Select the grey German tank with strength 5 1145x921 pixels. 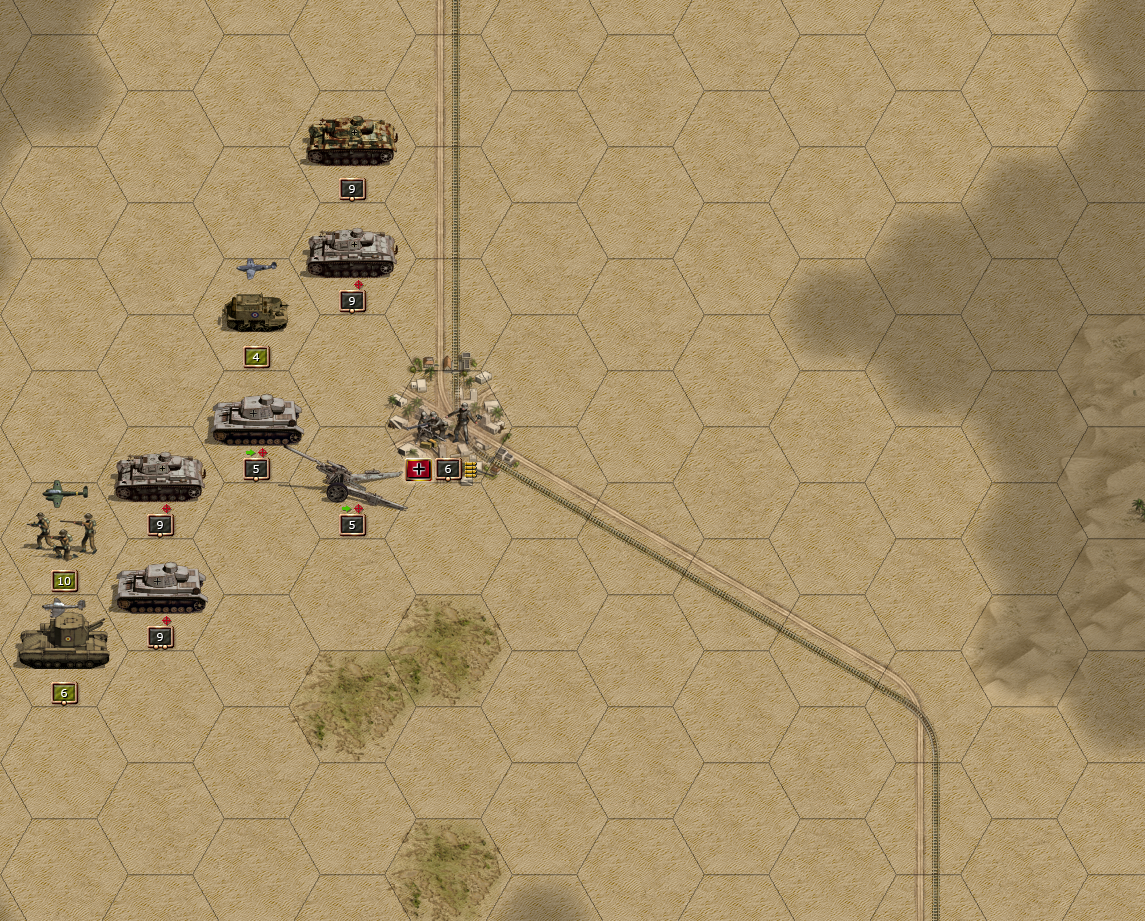pyautogui.click(x=256, y=421)
